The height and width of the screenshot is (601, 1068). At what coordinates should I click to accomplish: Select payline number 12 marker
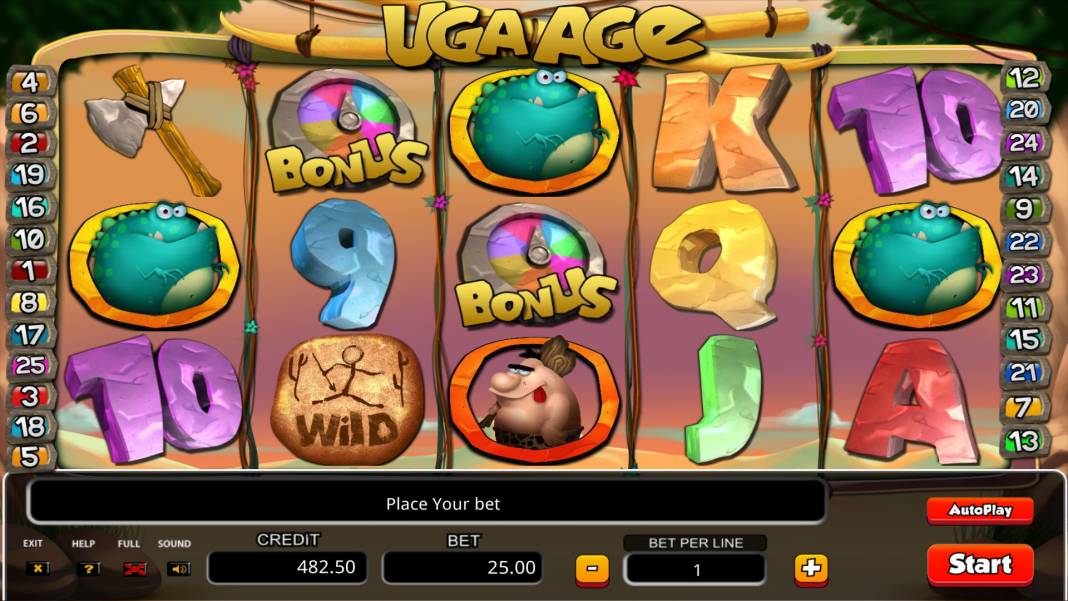(1024, 77)
